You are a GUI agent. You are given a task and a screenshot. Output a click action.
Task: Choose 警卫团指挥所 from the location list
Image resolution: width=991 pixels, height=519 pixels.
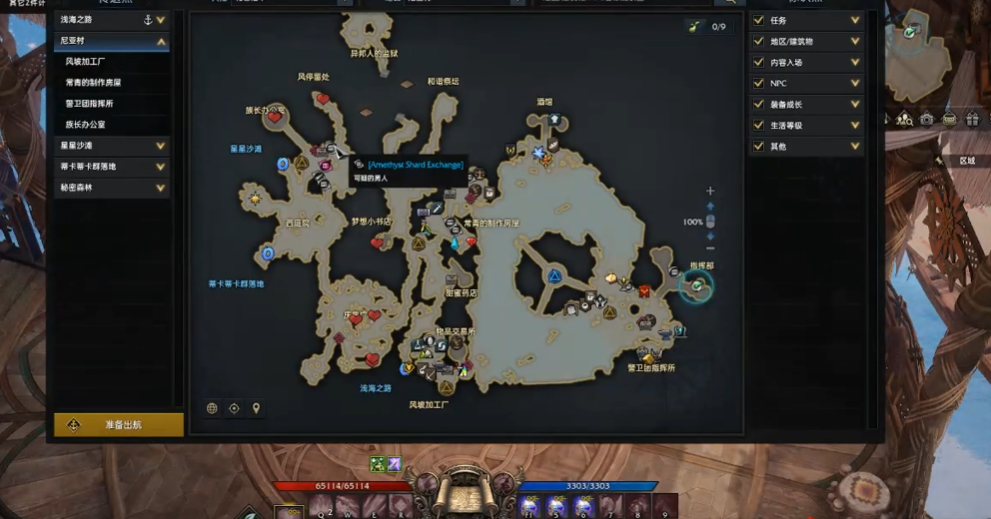[89, 104]
